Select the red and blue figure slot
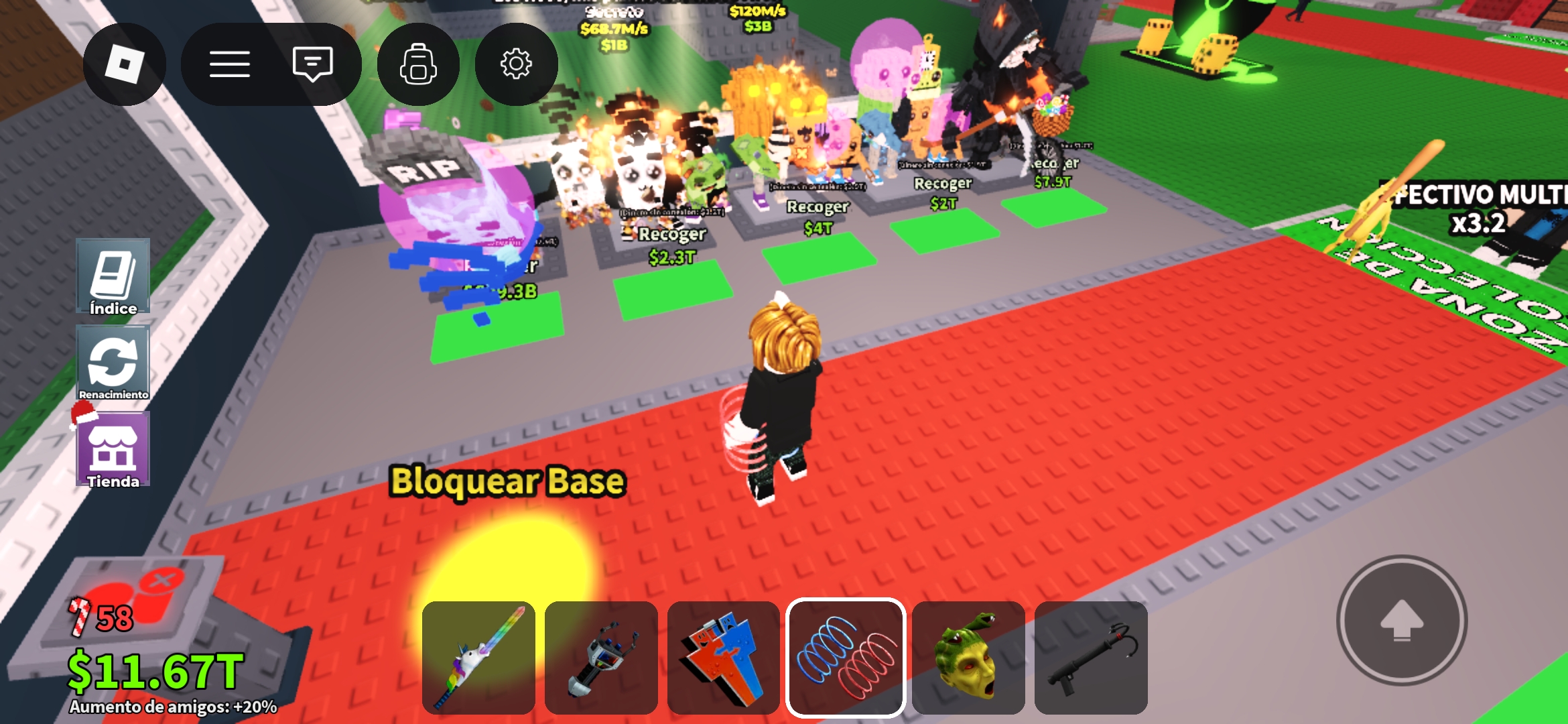Viewport: 1568px width, 724px height. (x=724, y=658)
